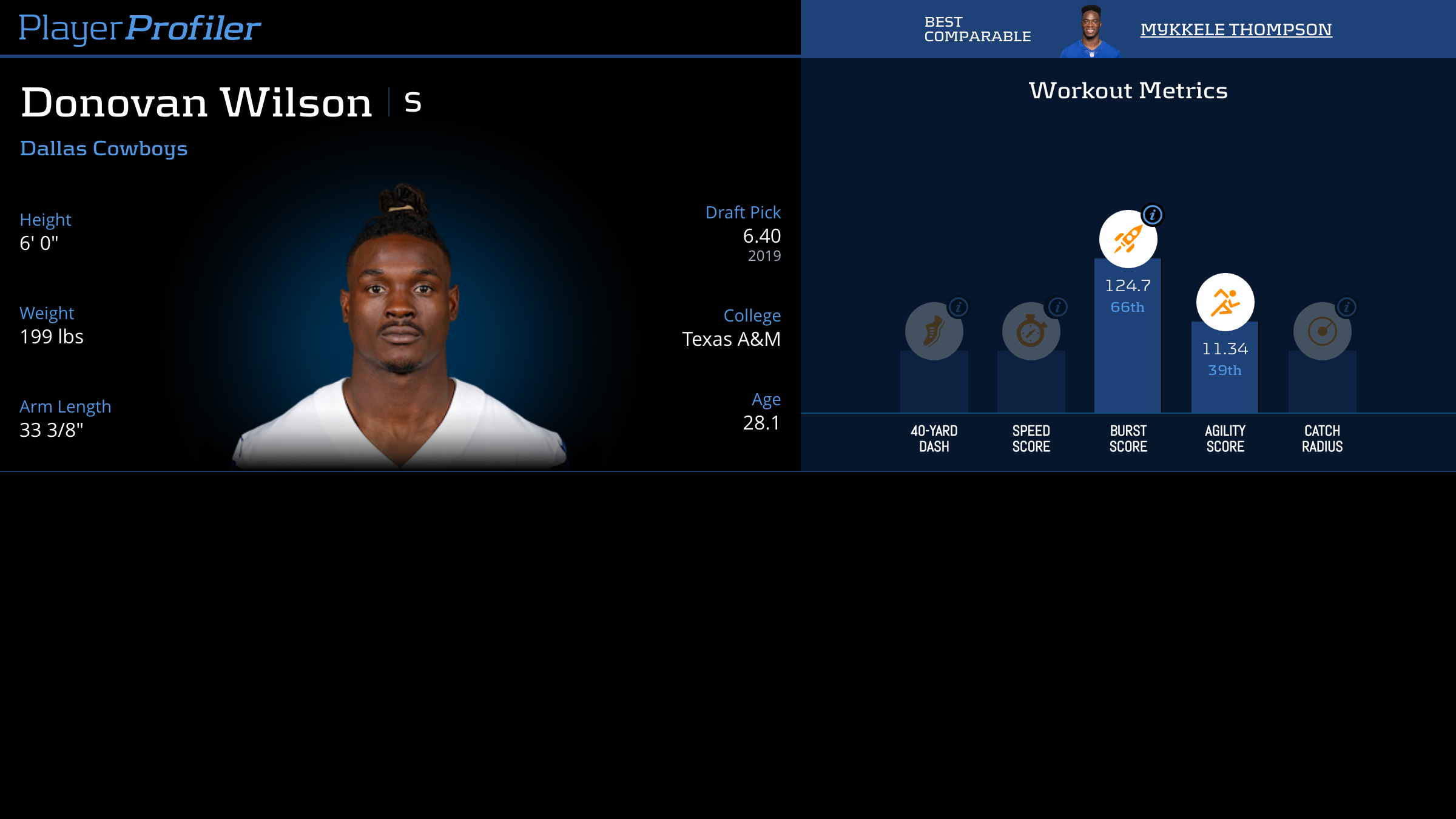Click the Speed Score stopwatch icon
Viewport: 1456px width, 819px height.
(1030, 332)
